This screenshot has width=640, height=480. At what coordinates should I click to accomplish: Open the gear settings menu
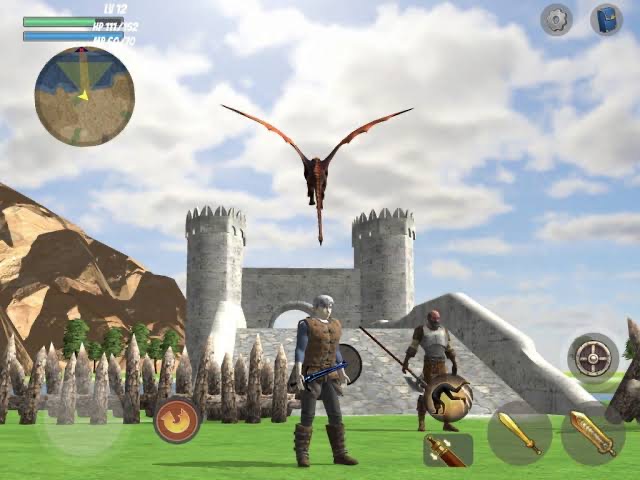click(556, 19)
